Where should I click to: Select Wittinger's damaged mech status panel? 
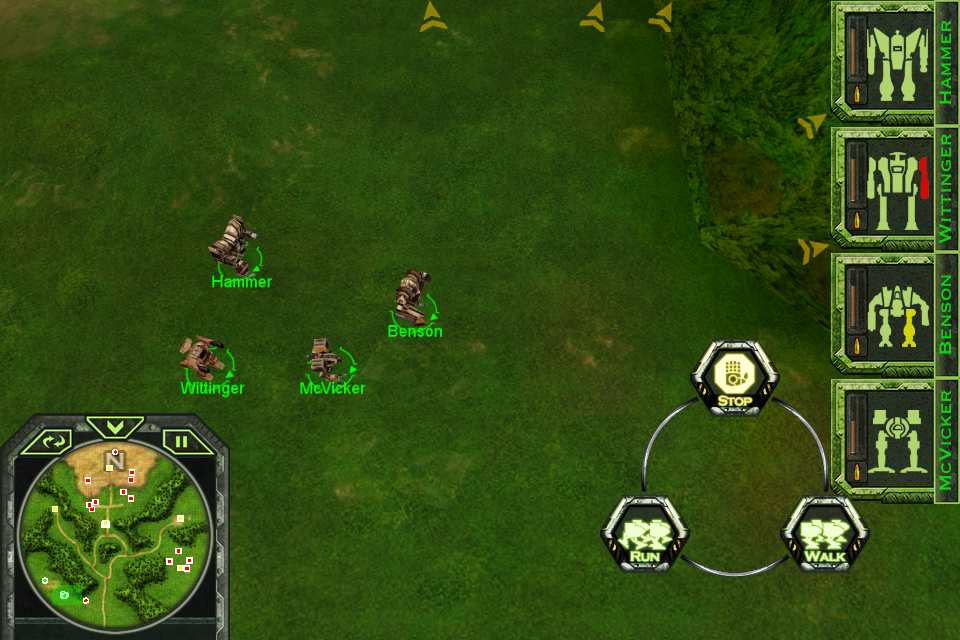coord(884,186)
